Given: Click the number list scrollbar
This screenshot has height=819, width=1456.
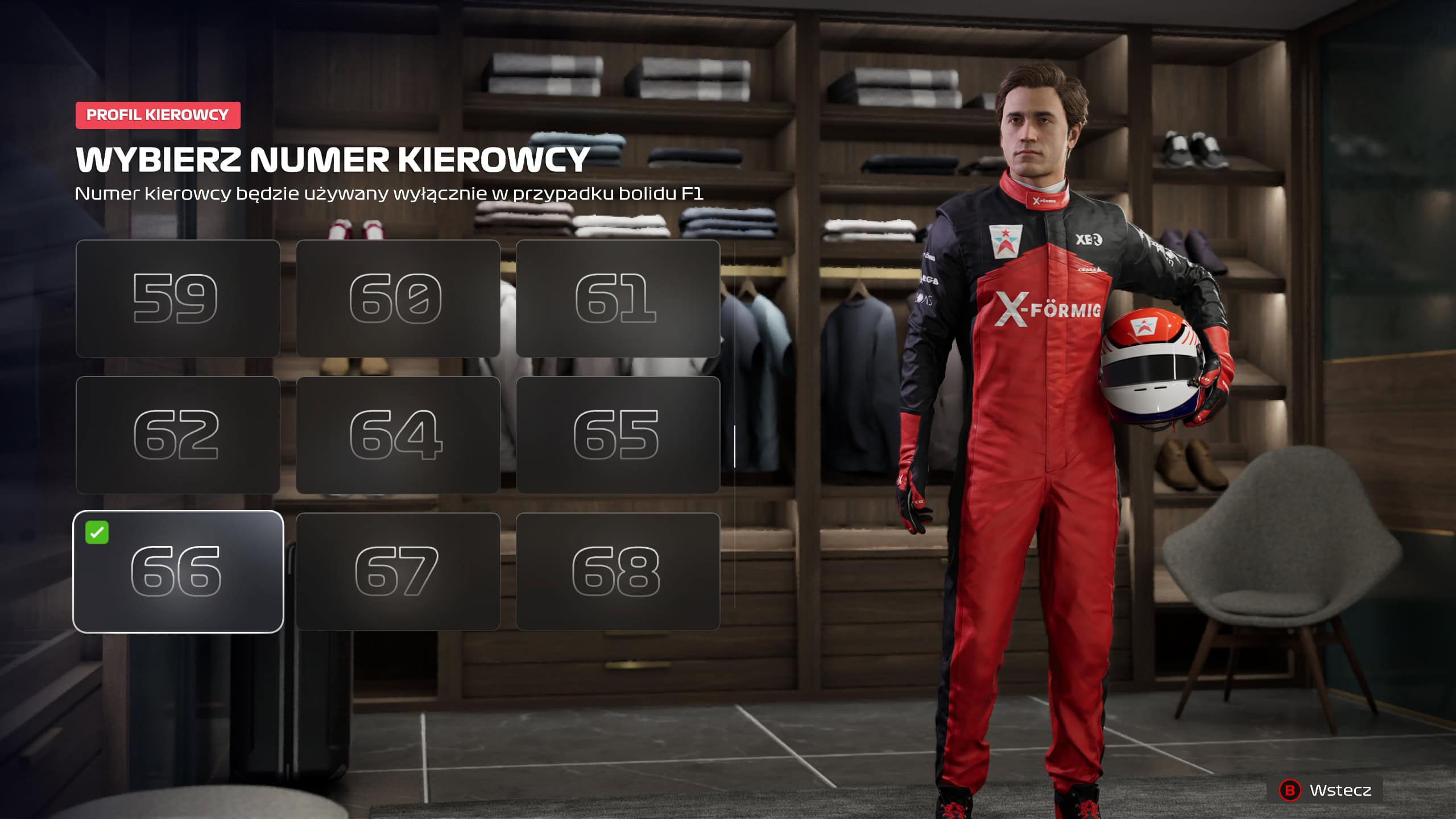Looking at the screenshot, I should [735, 446].
